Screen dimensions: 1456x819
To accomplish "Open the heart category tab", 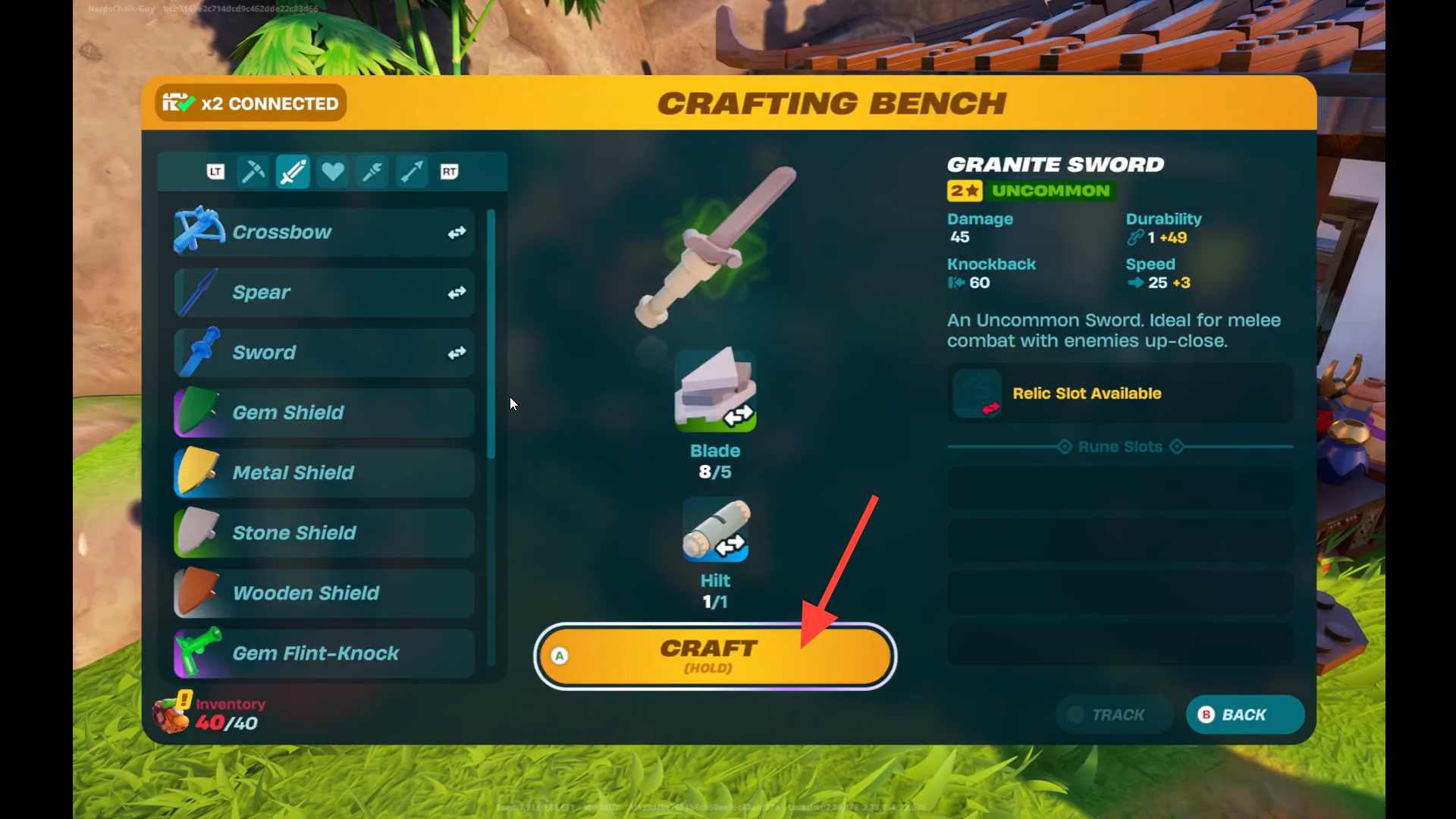I will [332, 172].
